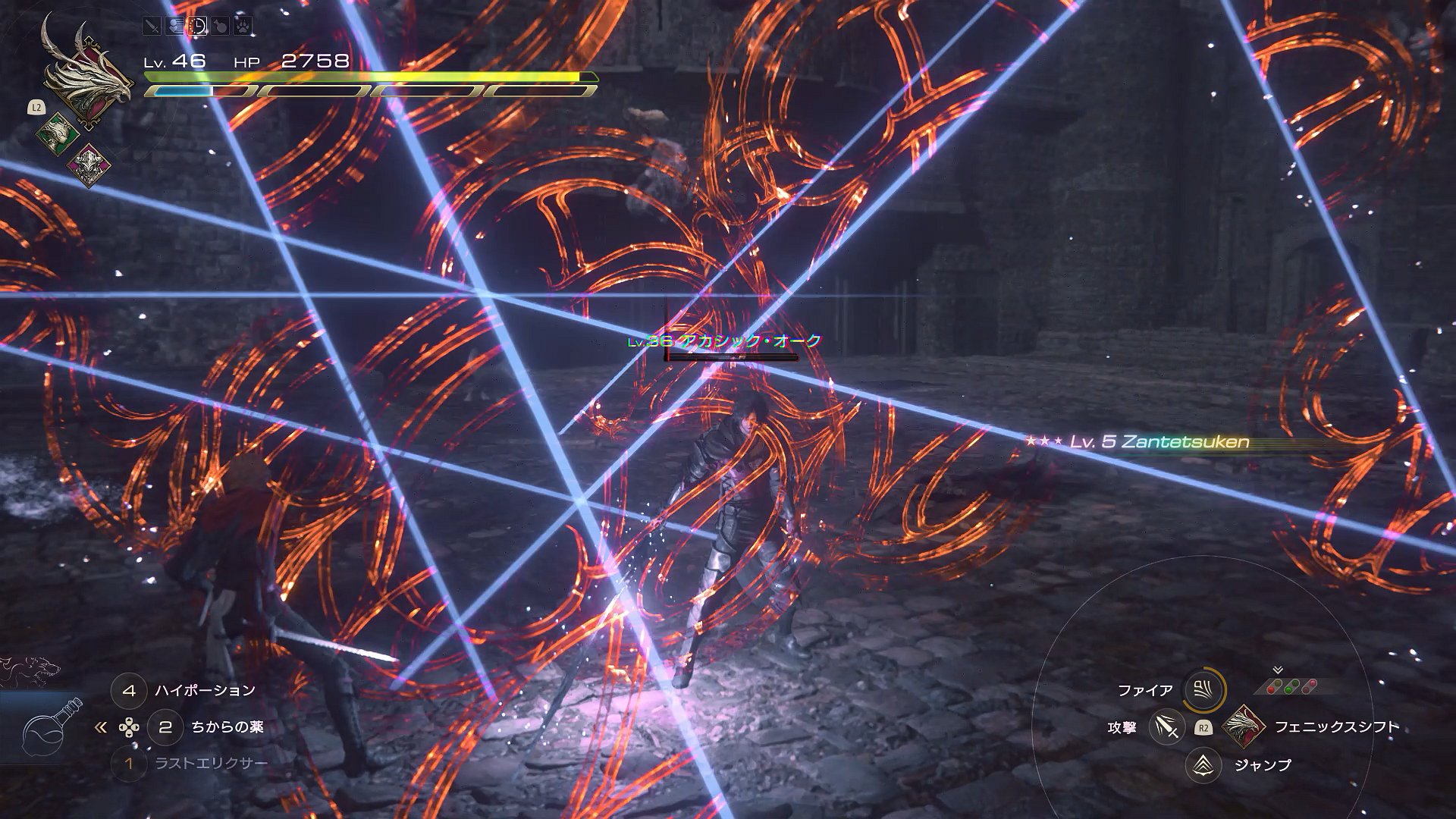Select the sword buff icon
This screenshot has width=1456, height=819.
click(152, 27)
